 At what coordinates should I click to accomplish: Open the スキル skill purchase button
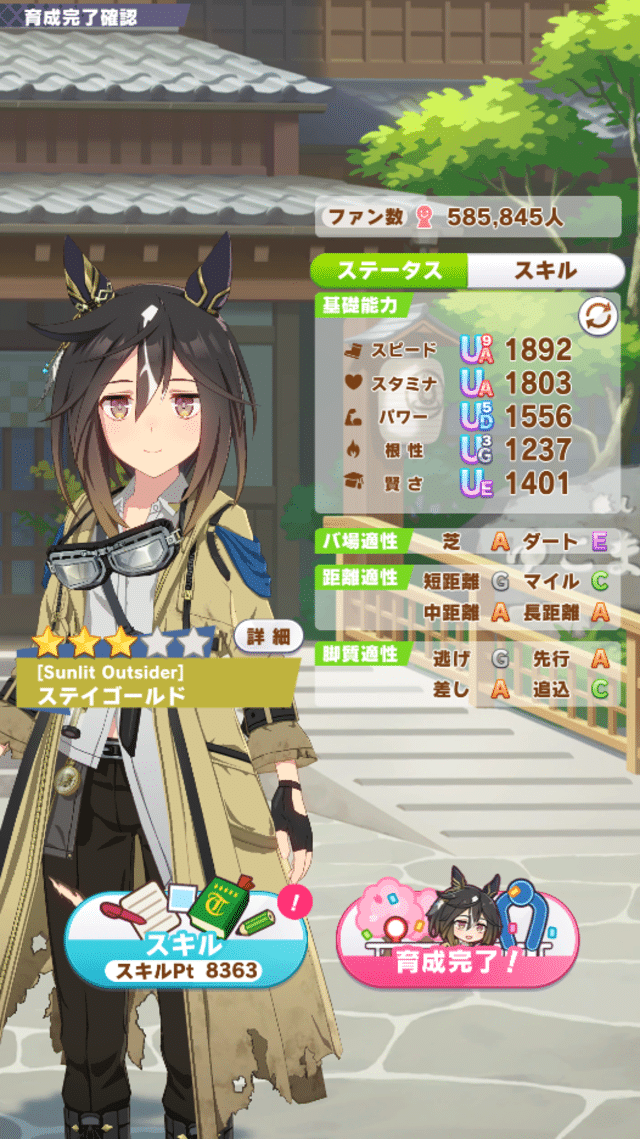[x=187, y=942]
